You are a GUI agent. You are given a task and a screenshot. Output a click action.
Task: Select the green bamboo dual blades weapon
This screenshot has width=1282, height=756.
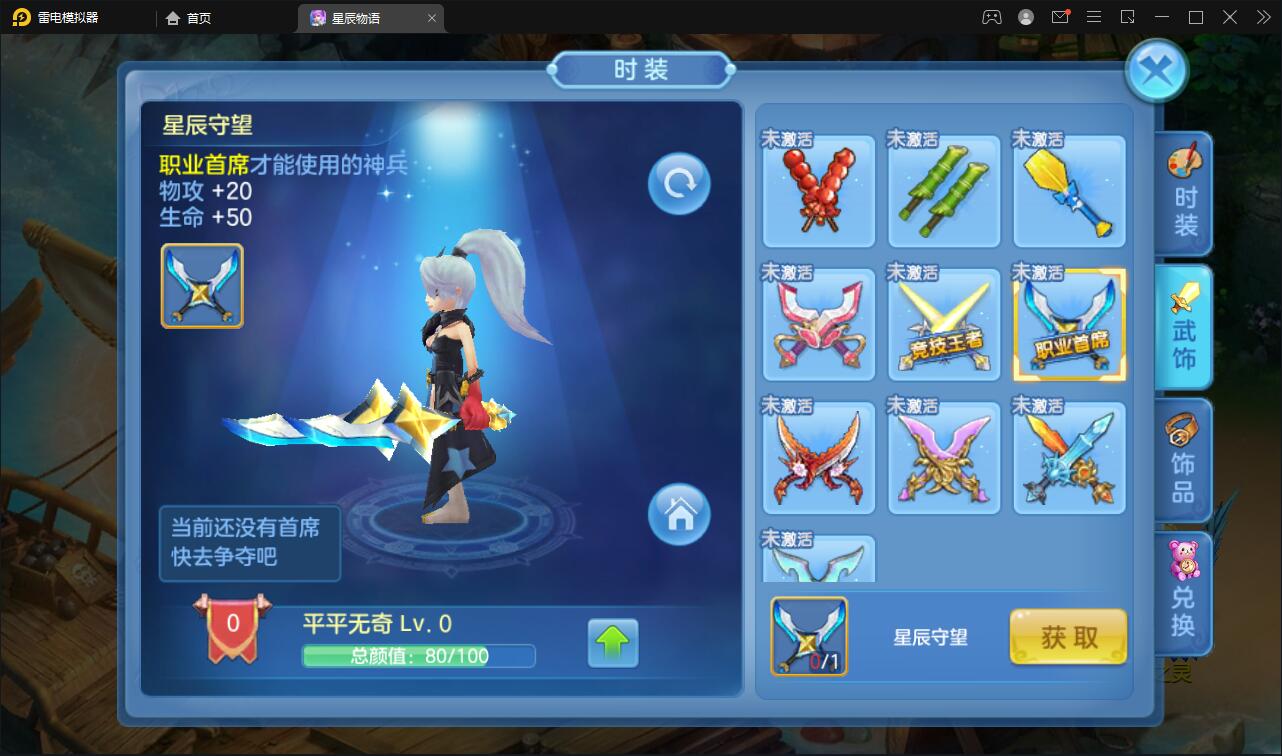click(x=944, y=190)
